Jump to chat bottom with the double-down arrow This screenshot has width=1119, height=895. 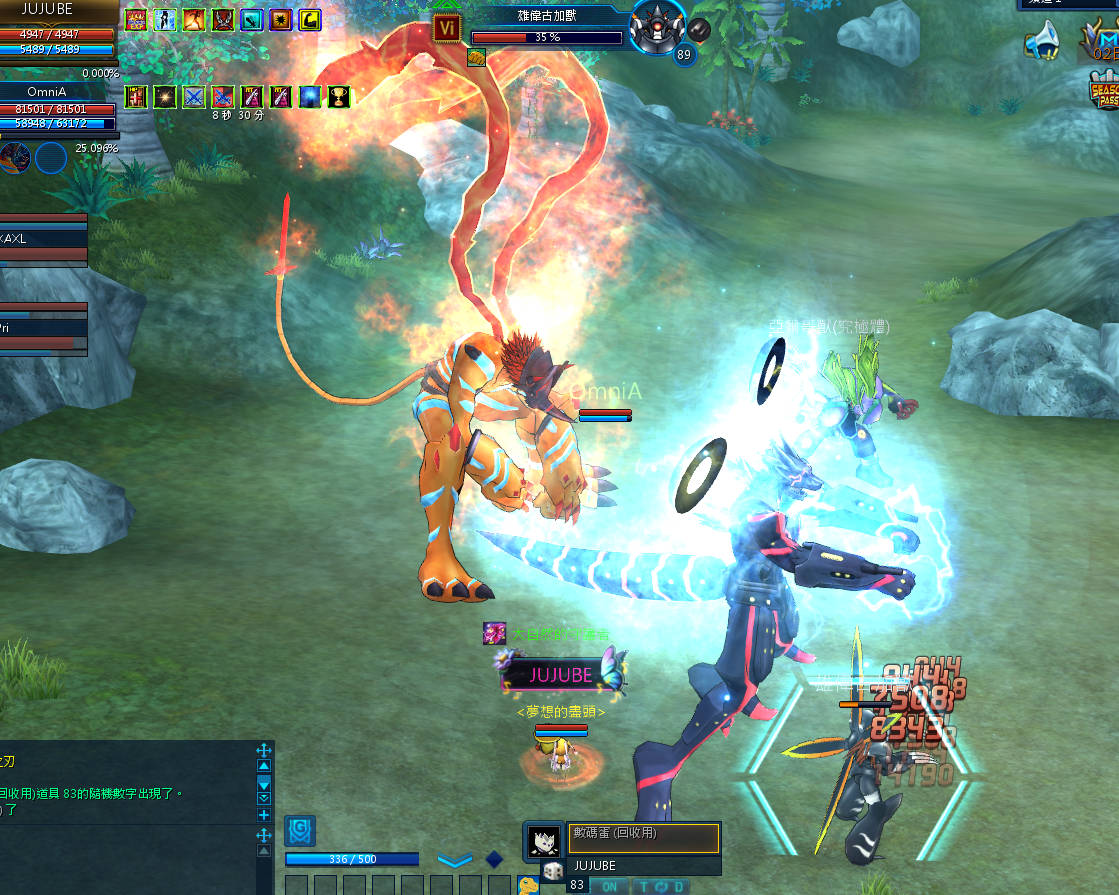tap(264, 798)
